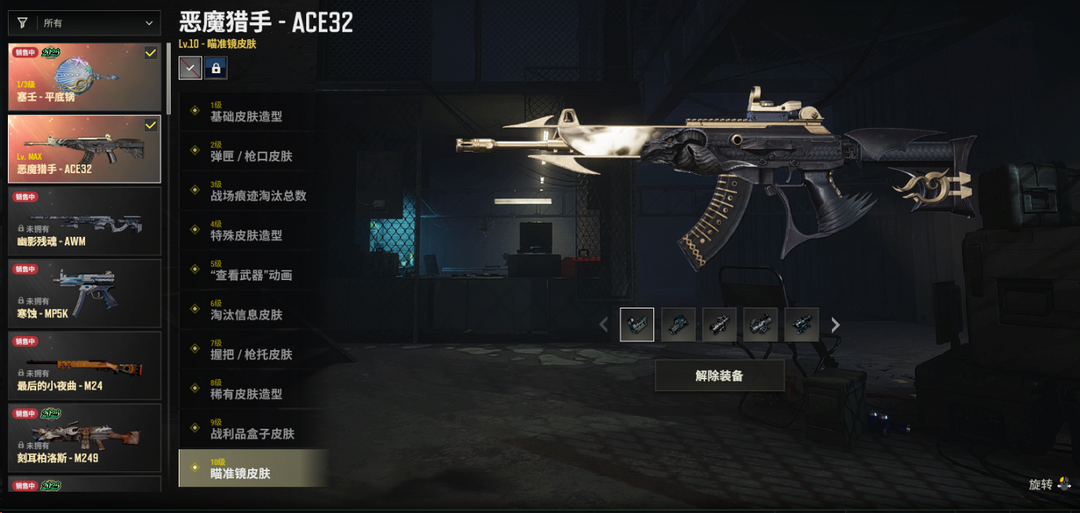View level 3 战场痕迹淘汰总数
The width and height of the screenshot is (1080, 513).
coord(258,190)
